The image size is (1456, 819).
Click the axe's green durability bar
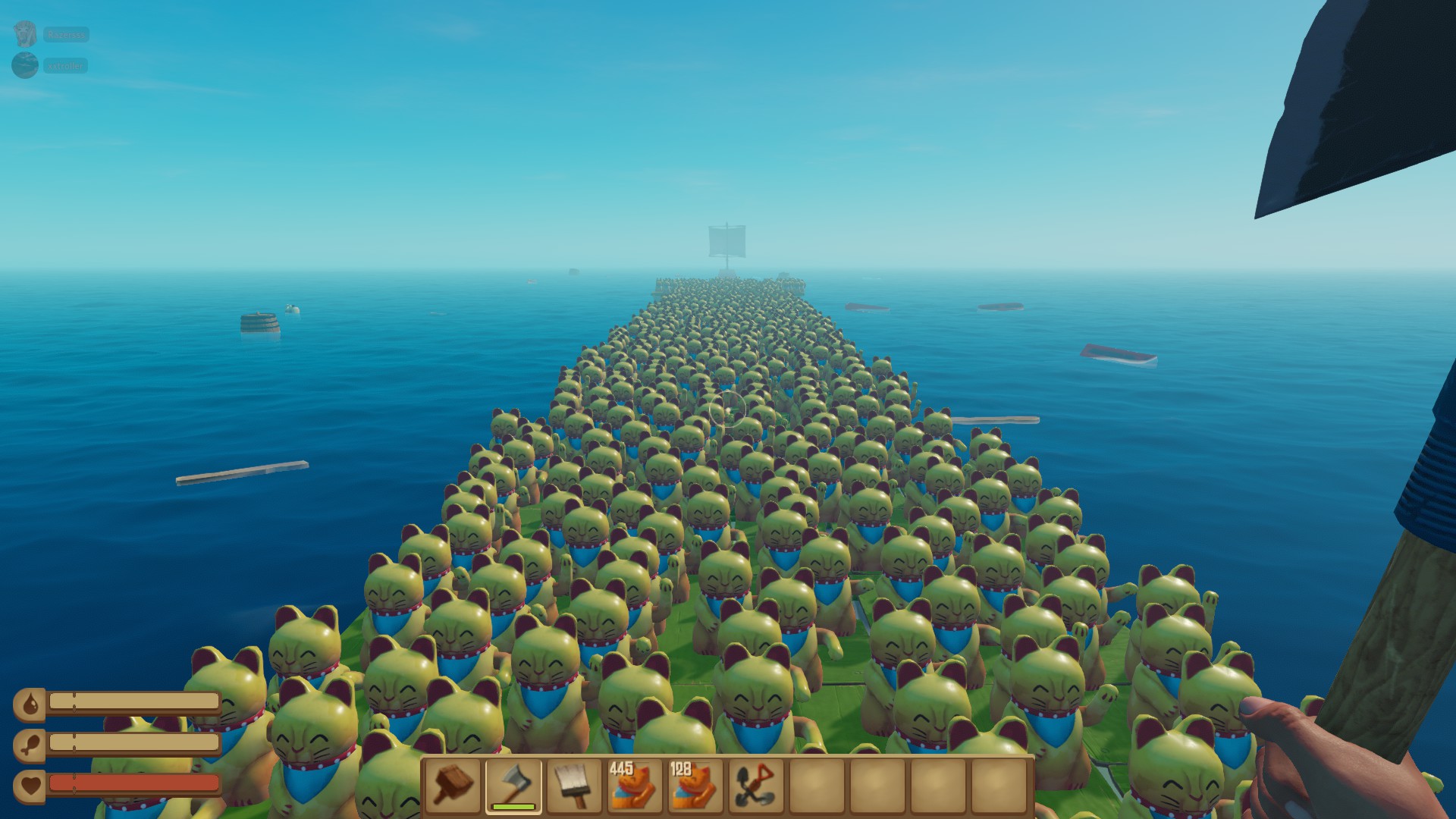point(513,806)
